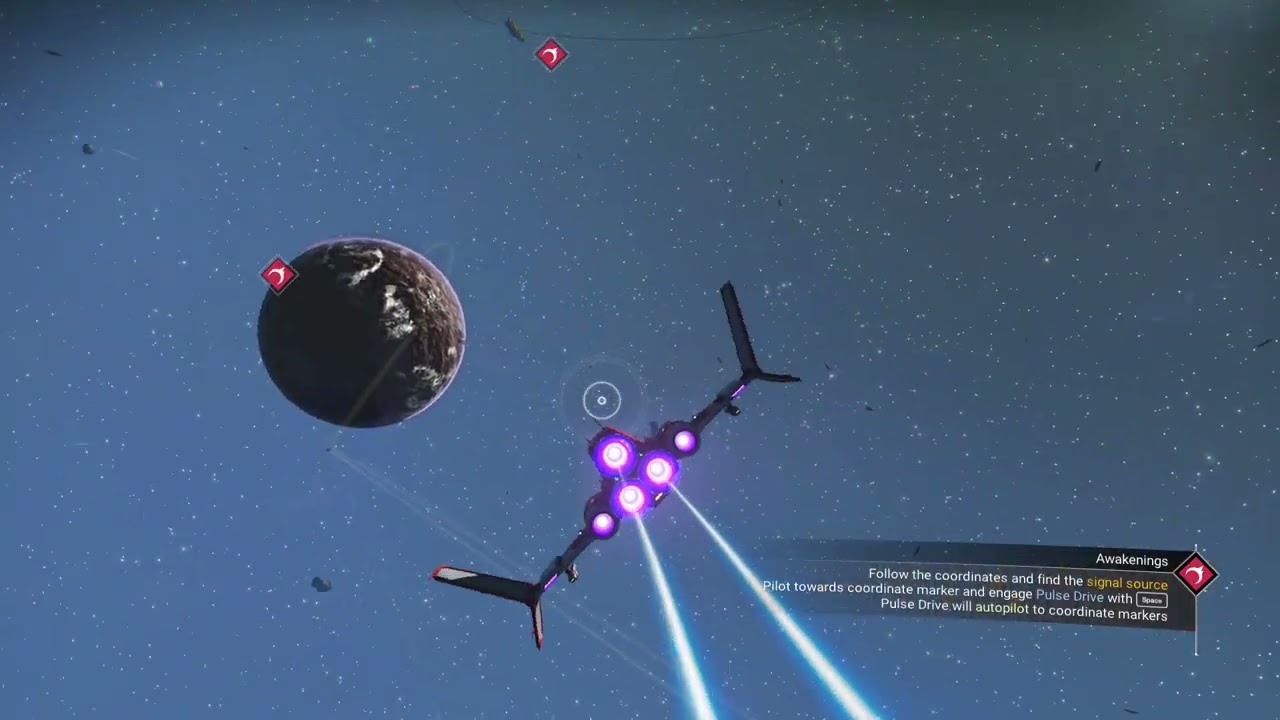The image size is (1280, 720).
Task: Click the red mission marker beside the planet
Action: click(x=278, y=275)
